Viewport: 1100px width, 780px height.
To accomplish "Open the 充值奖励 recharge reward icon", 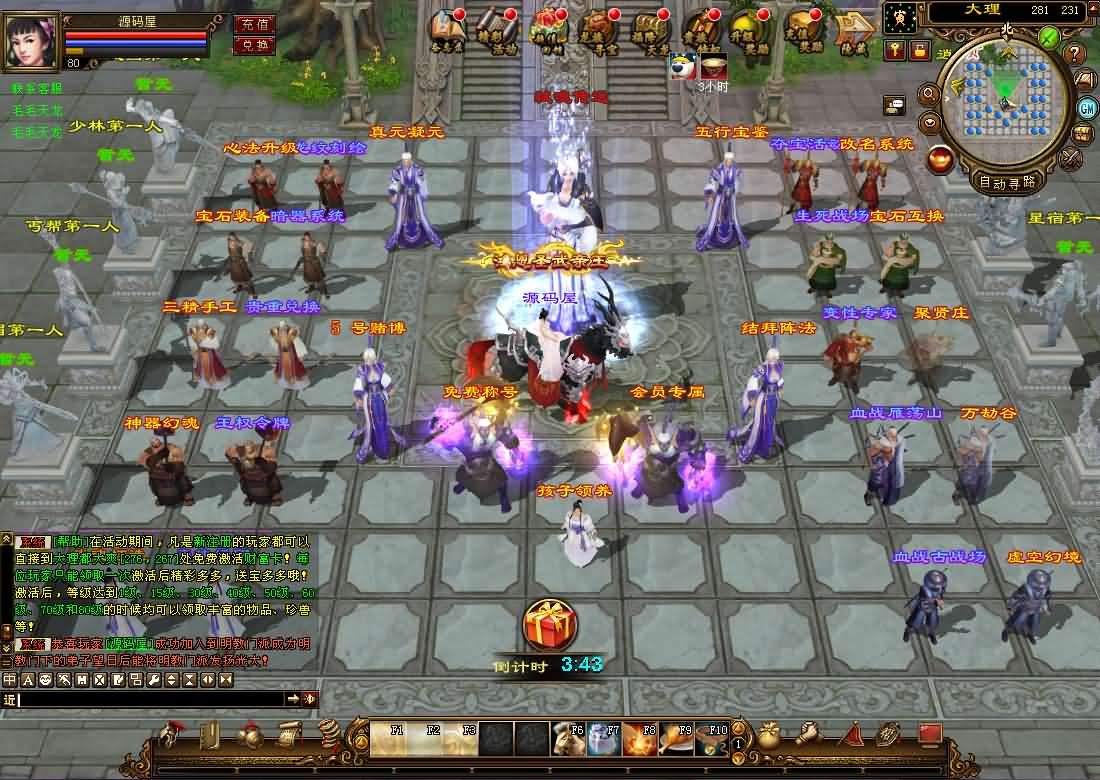I will coord(804,31).
